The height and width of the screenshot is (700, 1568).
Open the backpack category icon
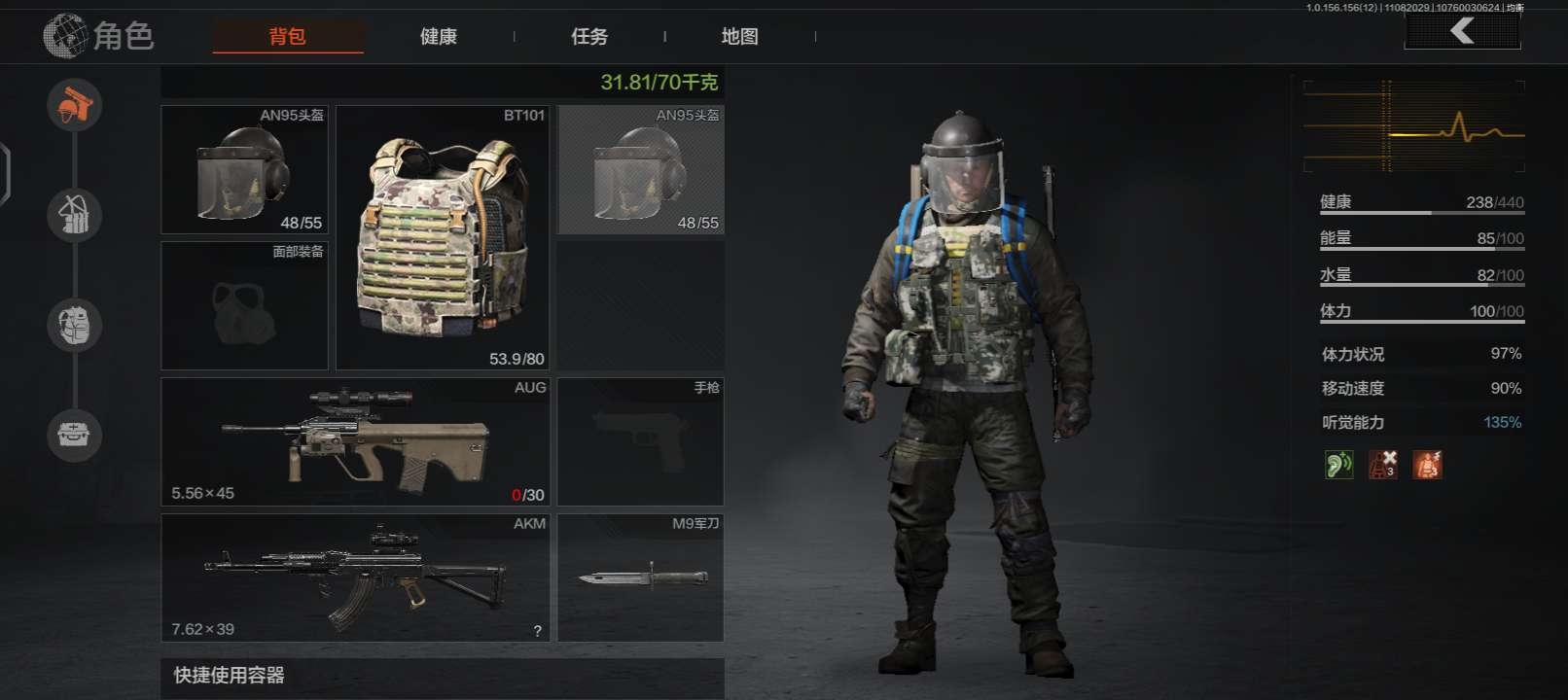pyautogui.click(x=75, y=325)
